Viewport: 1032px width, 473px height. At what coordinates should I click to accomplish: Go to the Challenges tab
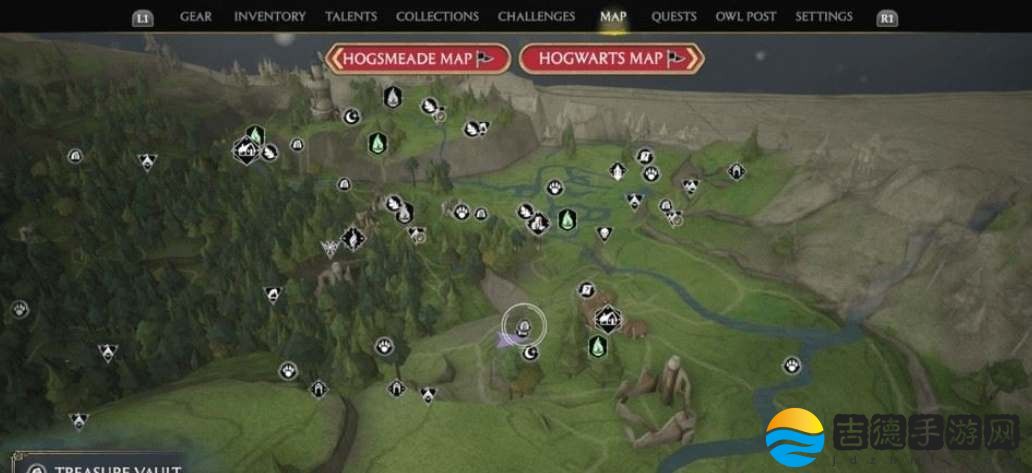pos(536,17)
